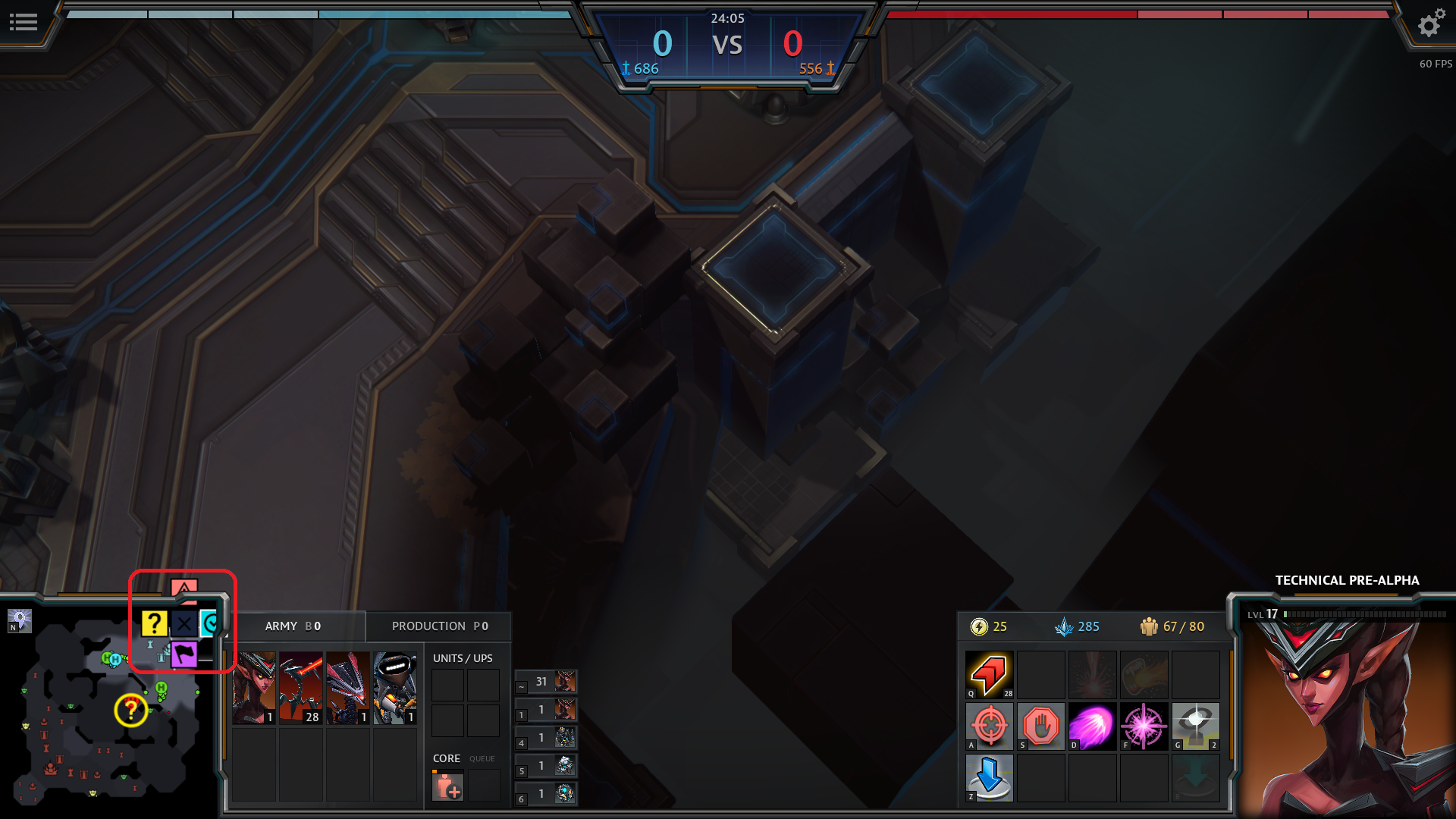Activate the red double-arrow Q ability
The width and height of the screenshot is (1456, 819).
click(989, 674)
